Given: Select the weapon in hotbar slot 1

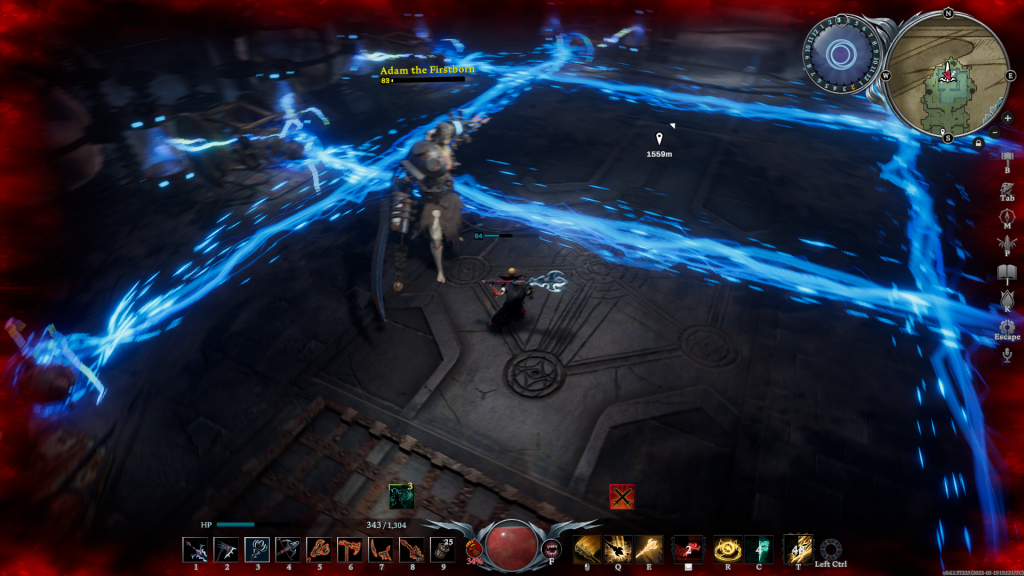Looking at the screenshot, I should pos(195,549).
